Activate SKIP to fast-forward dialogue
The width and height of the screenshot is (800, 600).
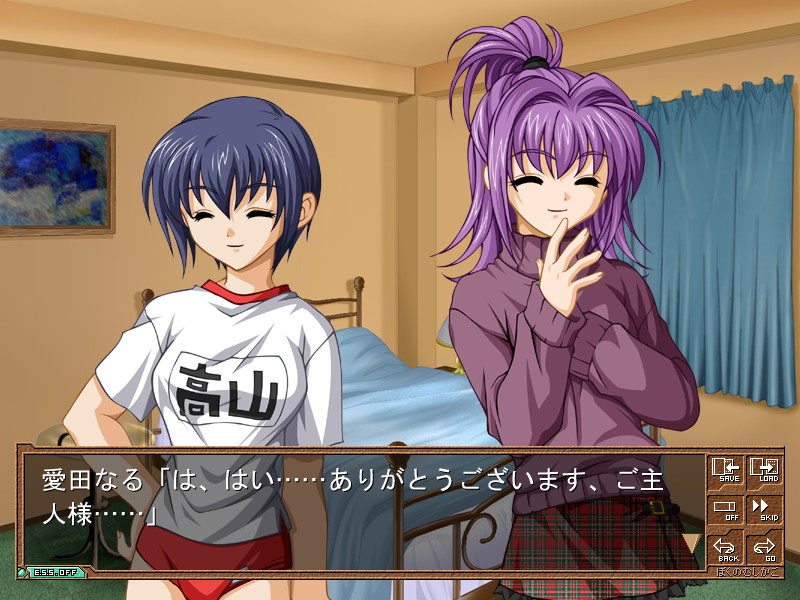coord(765,510)
